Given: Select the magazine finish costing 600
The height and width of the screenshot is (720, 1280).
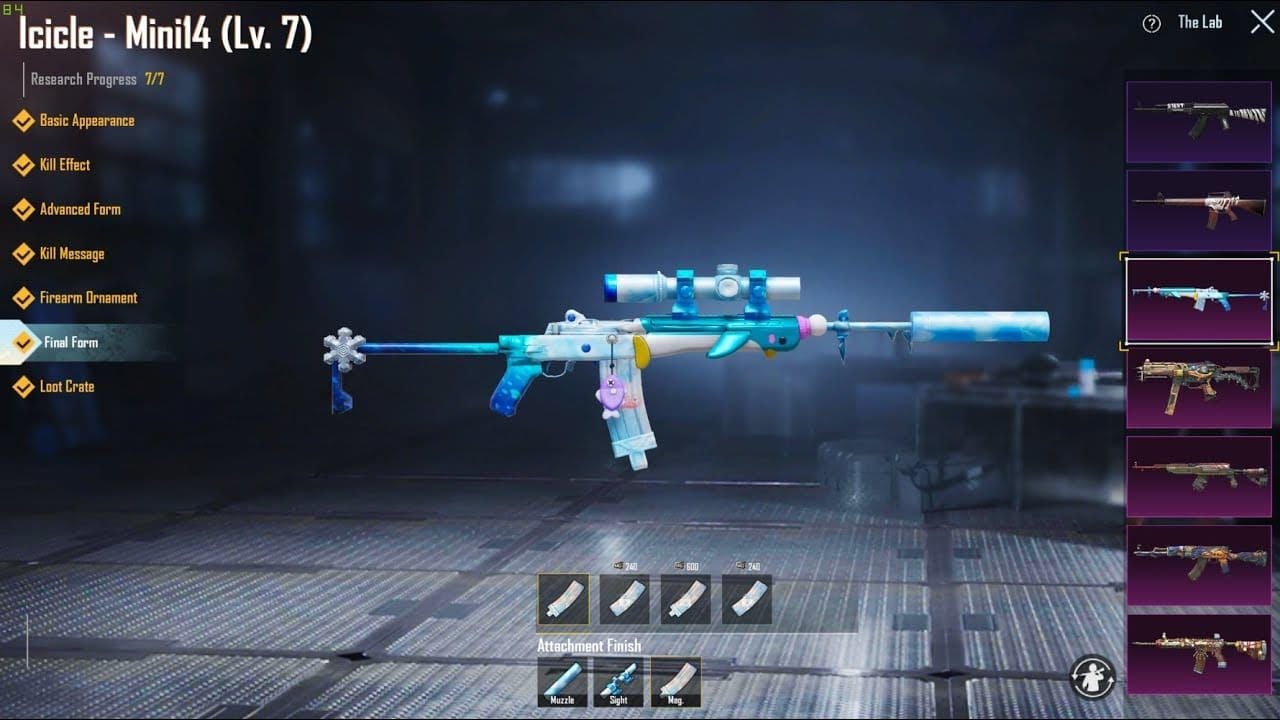Looking at the screenshot, I should pyautogui.click(x=686, y=599).
